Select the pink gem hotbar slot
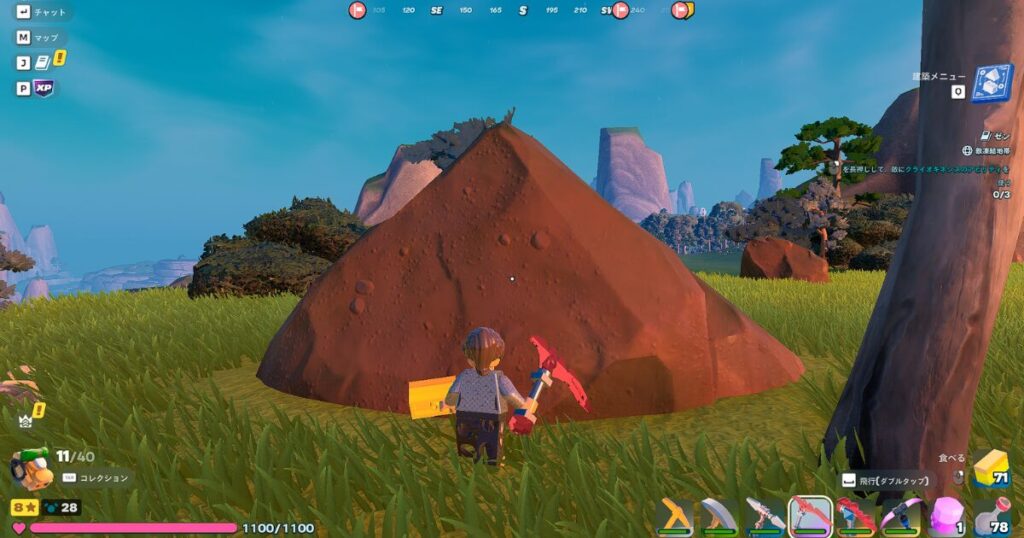Screen dimensions: 1024x538 coord(947,516)
